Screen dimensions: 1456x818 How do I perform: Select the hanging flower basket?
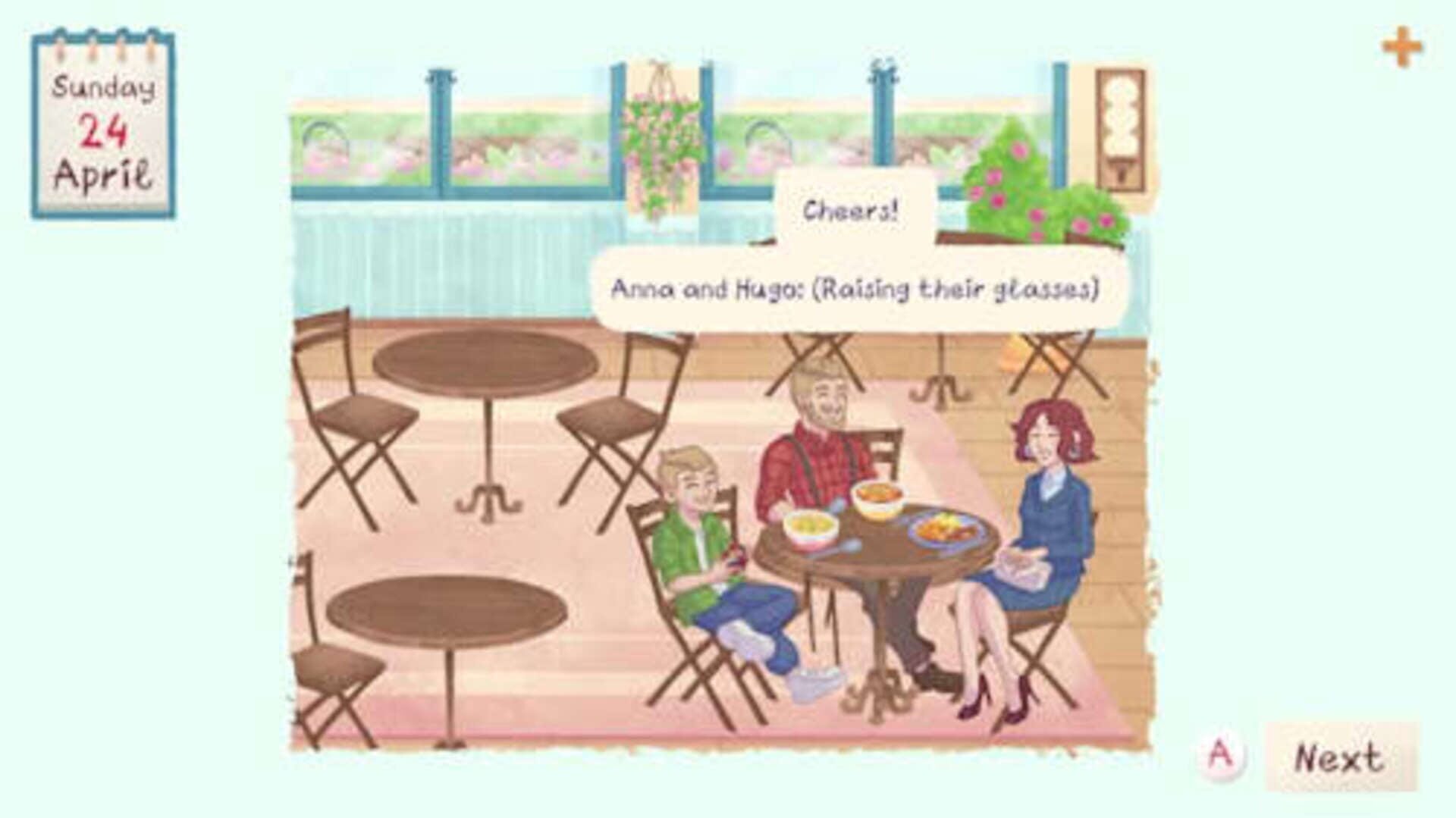(x=660, y=136)
